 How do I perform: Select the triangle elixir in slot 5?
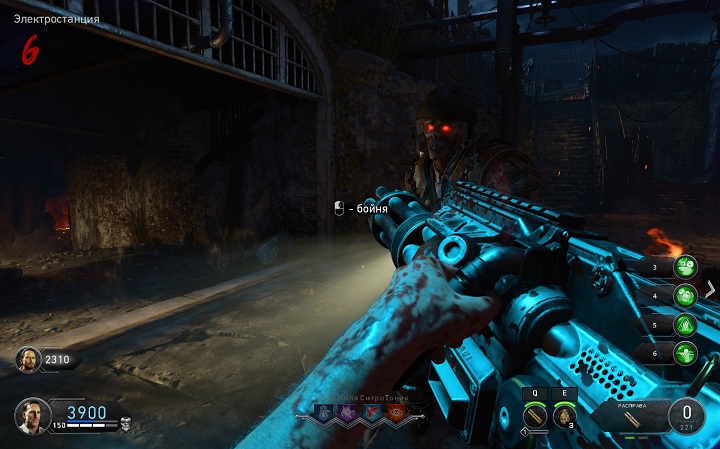(x=685, y=324)
